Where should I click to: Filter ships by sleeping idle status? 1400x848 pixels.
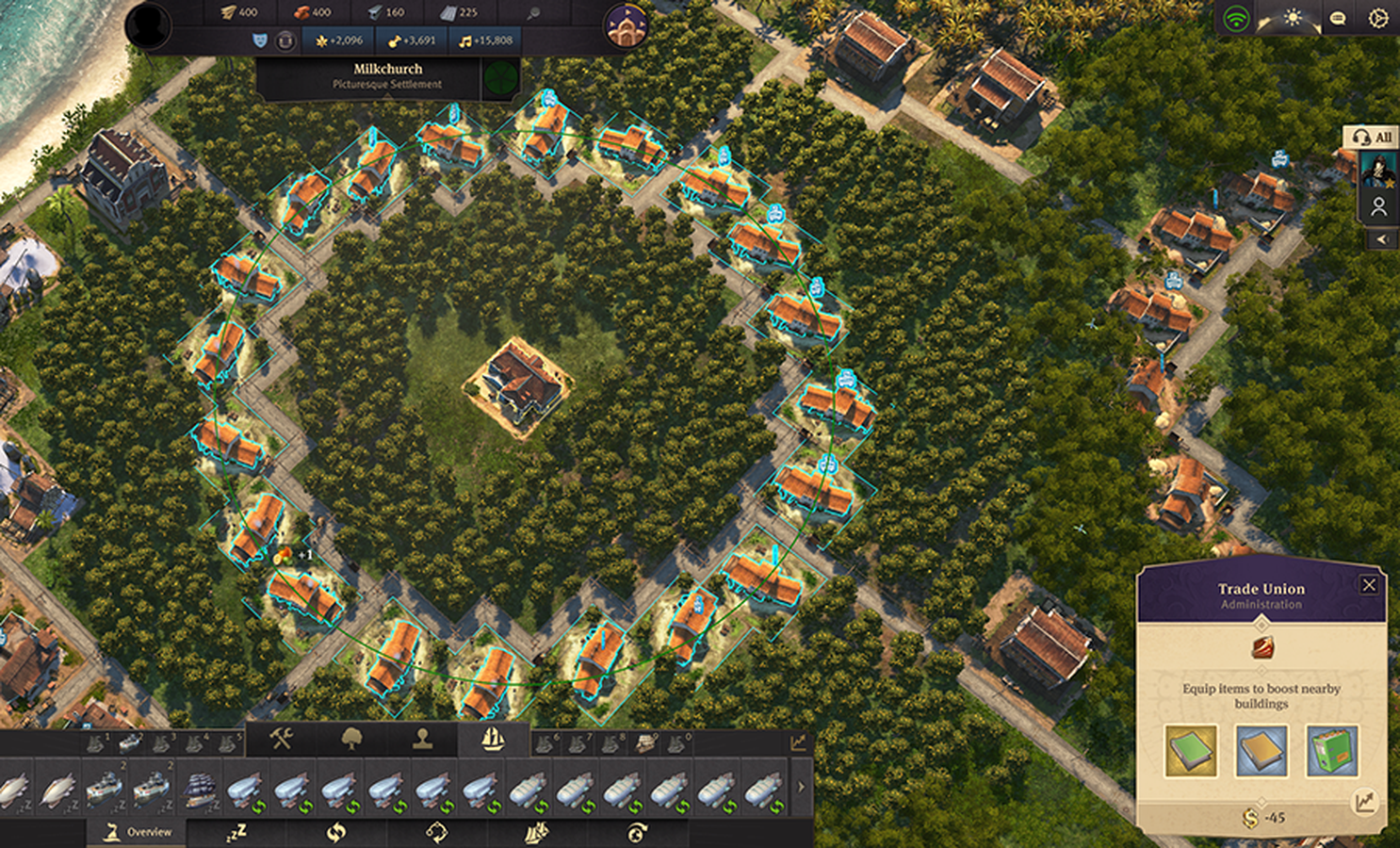[x=236, y=832]
